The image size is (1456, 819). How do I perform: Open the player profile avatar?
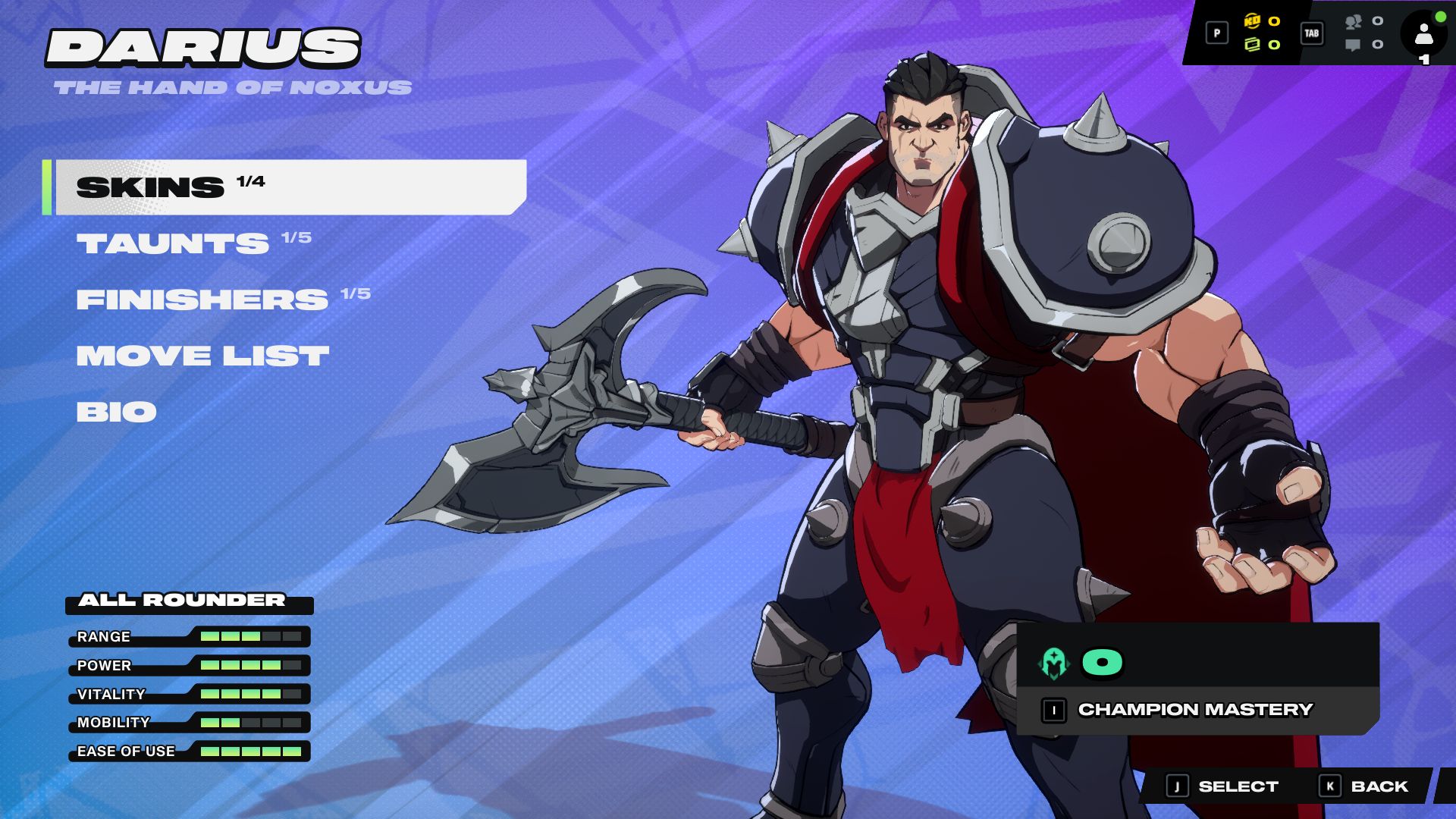1423,34
